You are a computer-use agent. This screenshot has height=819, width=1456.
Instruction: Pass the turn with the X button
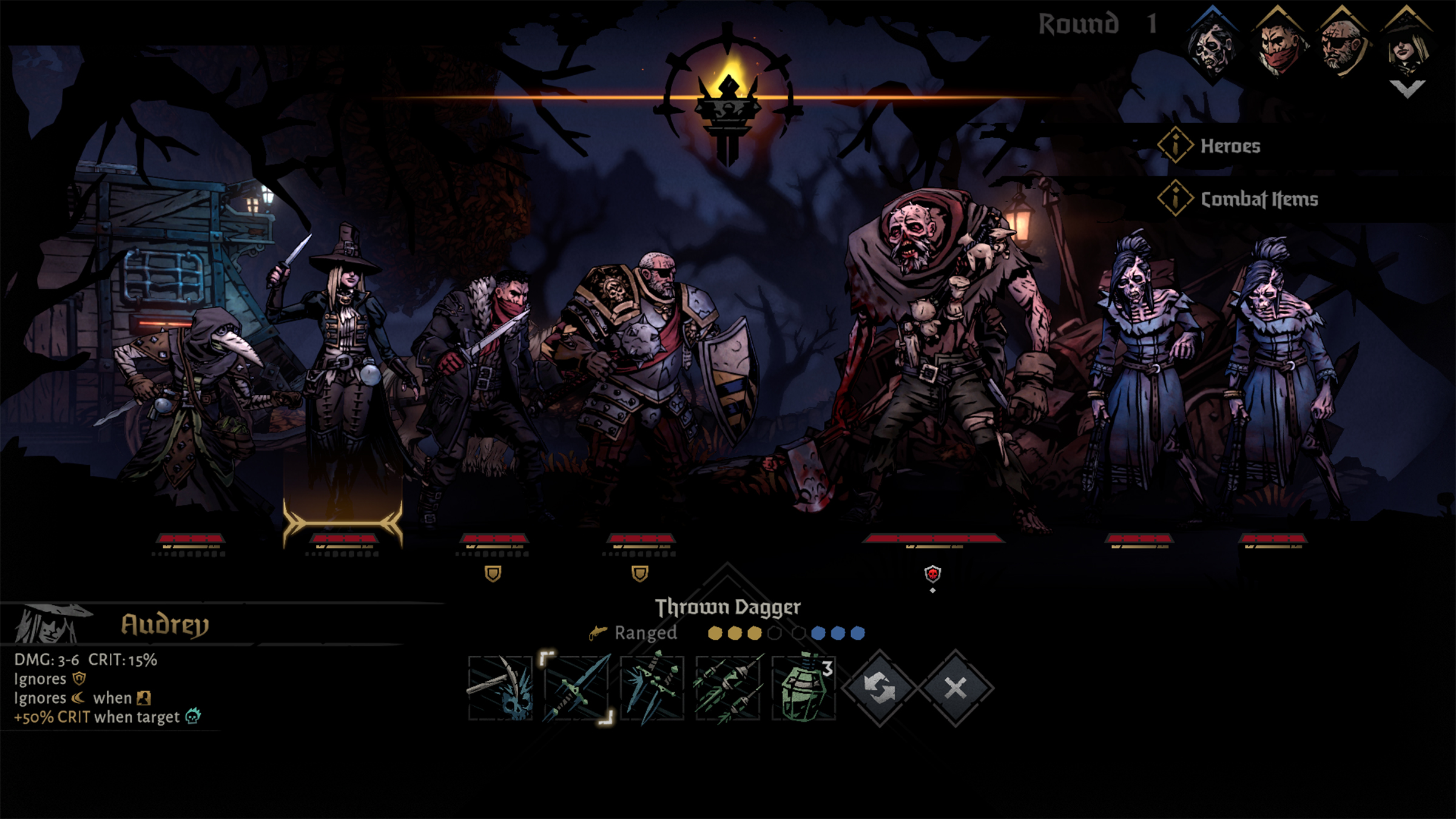tap(955, 688)
